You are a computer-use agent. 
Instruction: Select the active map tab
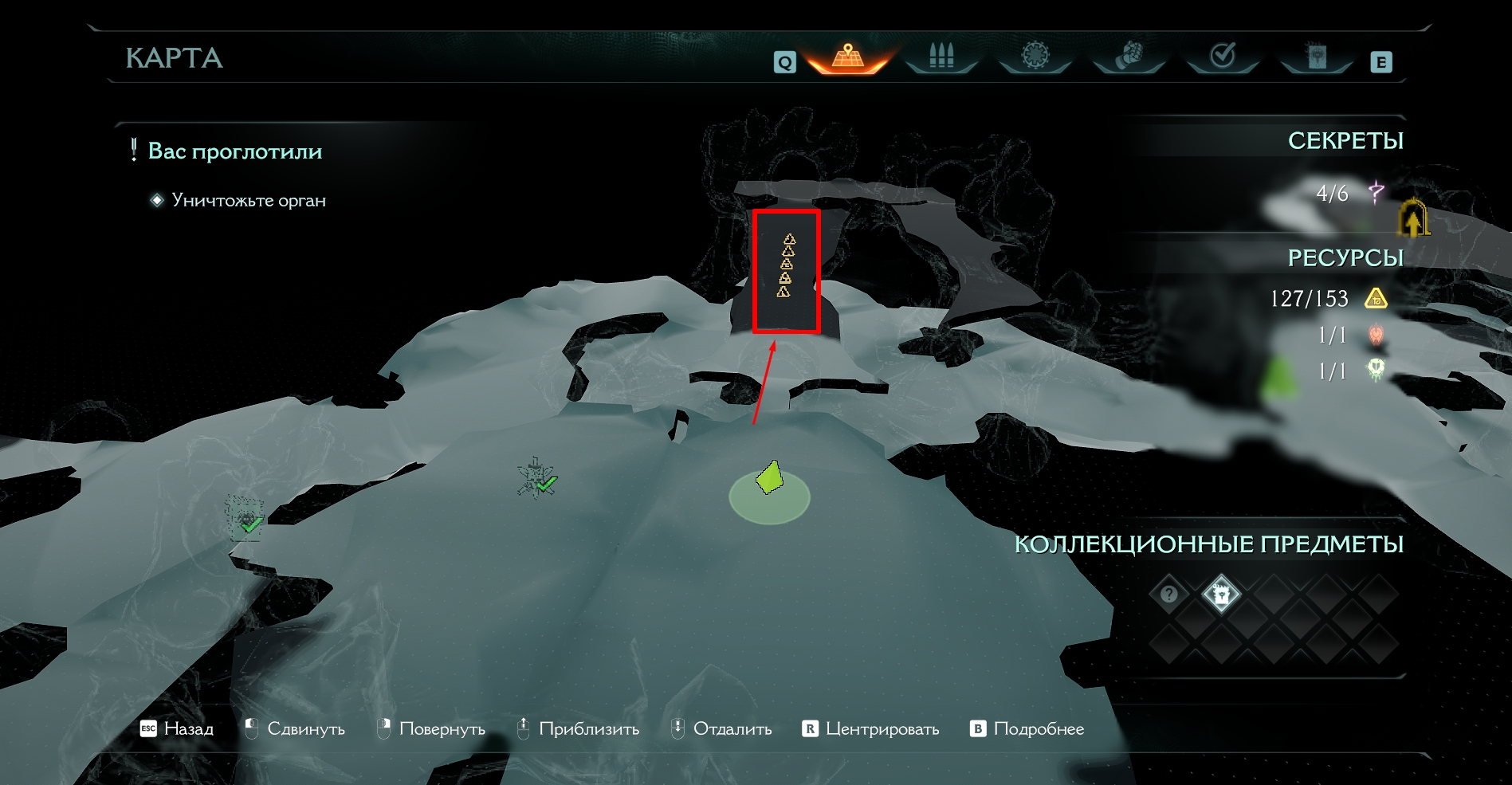tap(848, 57)
